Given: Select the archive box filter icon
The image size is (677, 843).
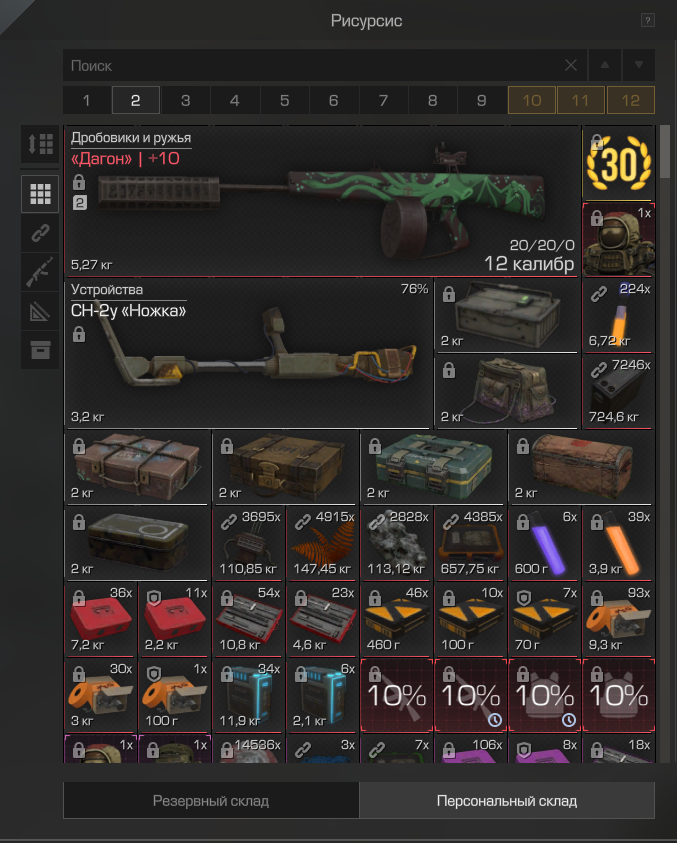Looking at the screenshot, I should click(40, 350).
